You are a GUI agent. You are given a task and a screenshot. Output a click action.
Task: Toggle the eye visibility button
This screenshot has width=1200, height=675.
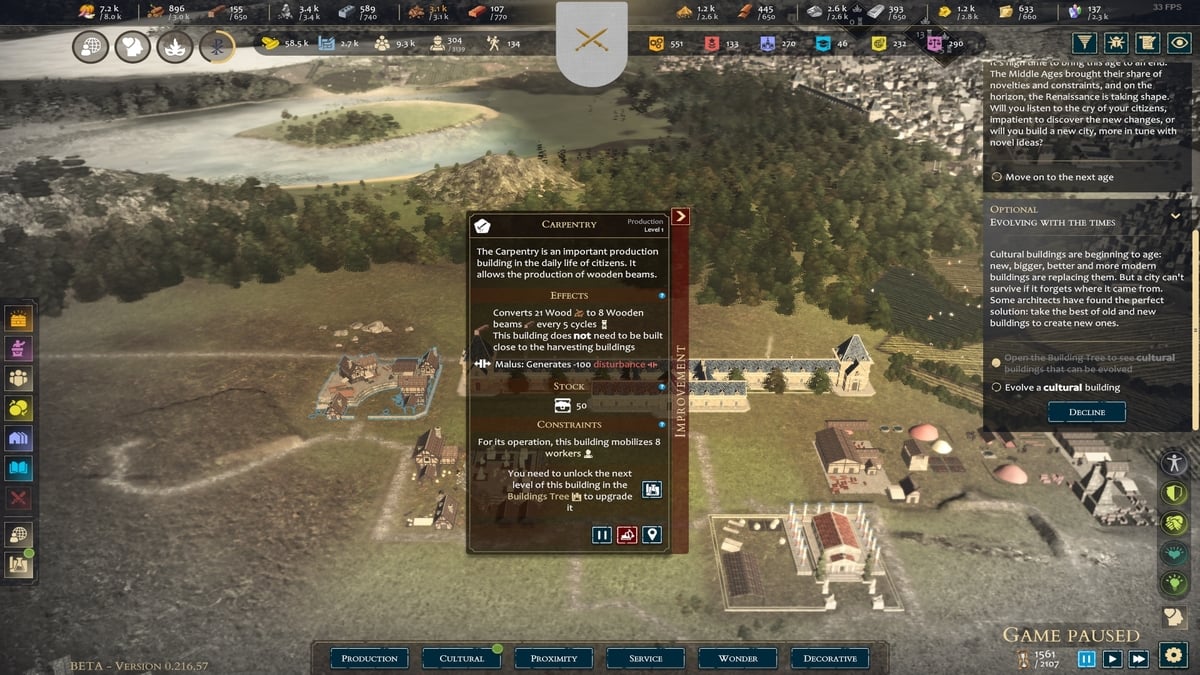[1181, 43]
